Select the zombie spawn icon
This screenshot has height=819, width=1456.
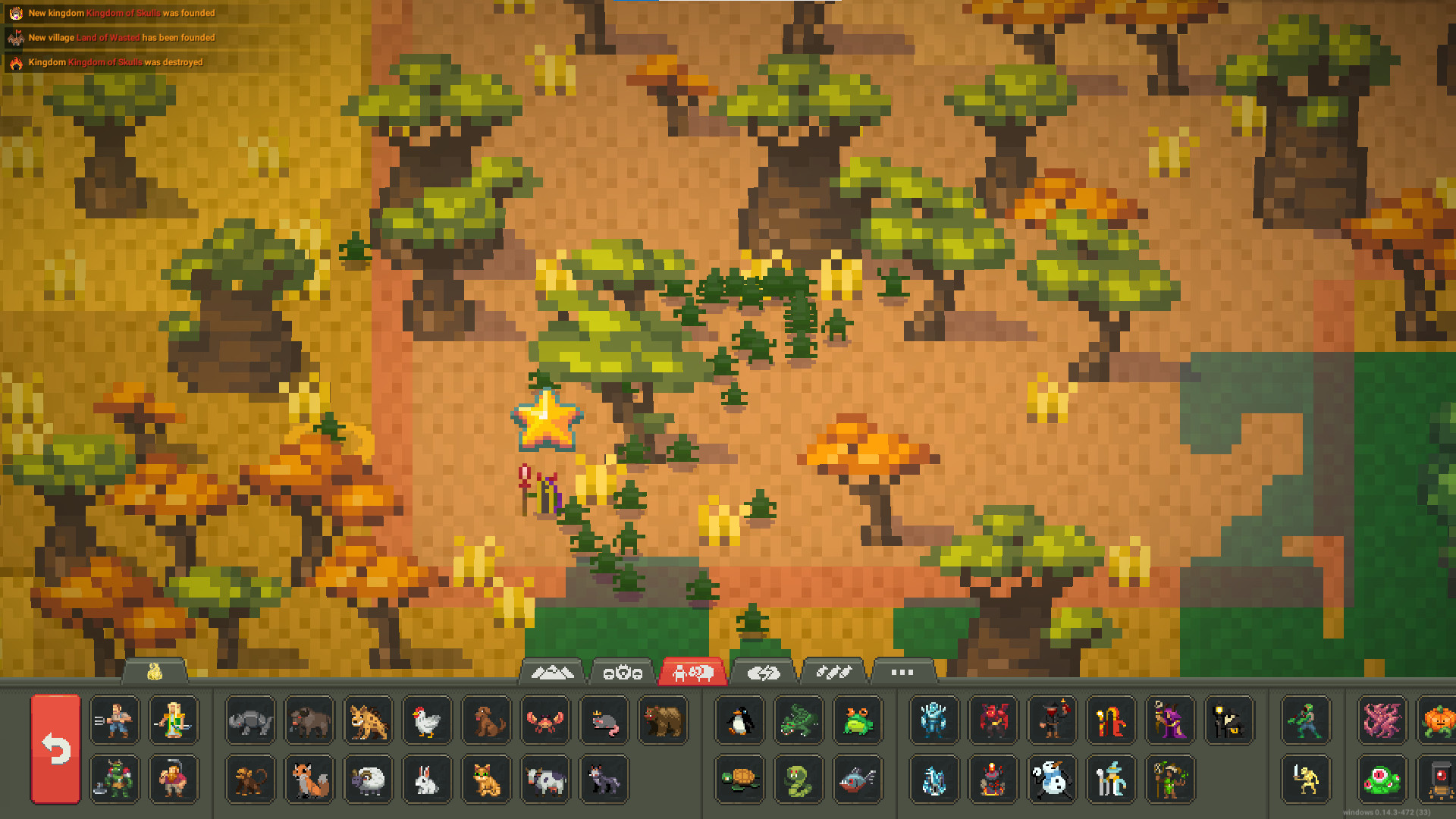(x=1306, y=721)
